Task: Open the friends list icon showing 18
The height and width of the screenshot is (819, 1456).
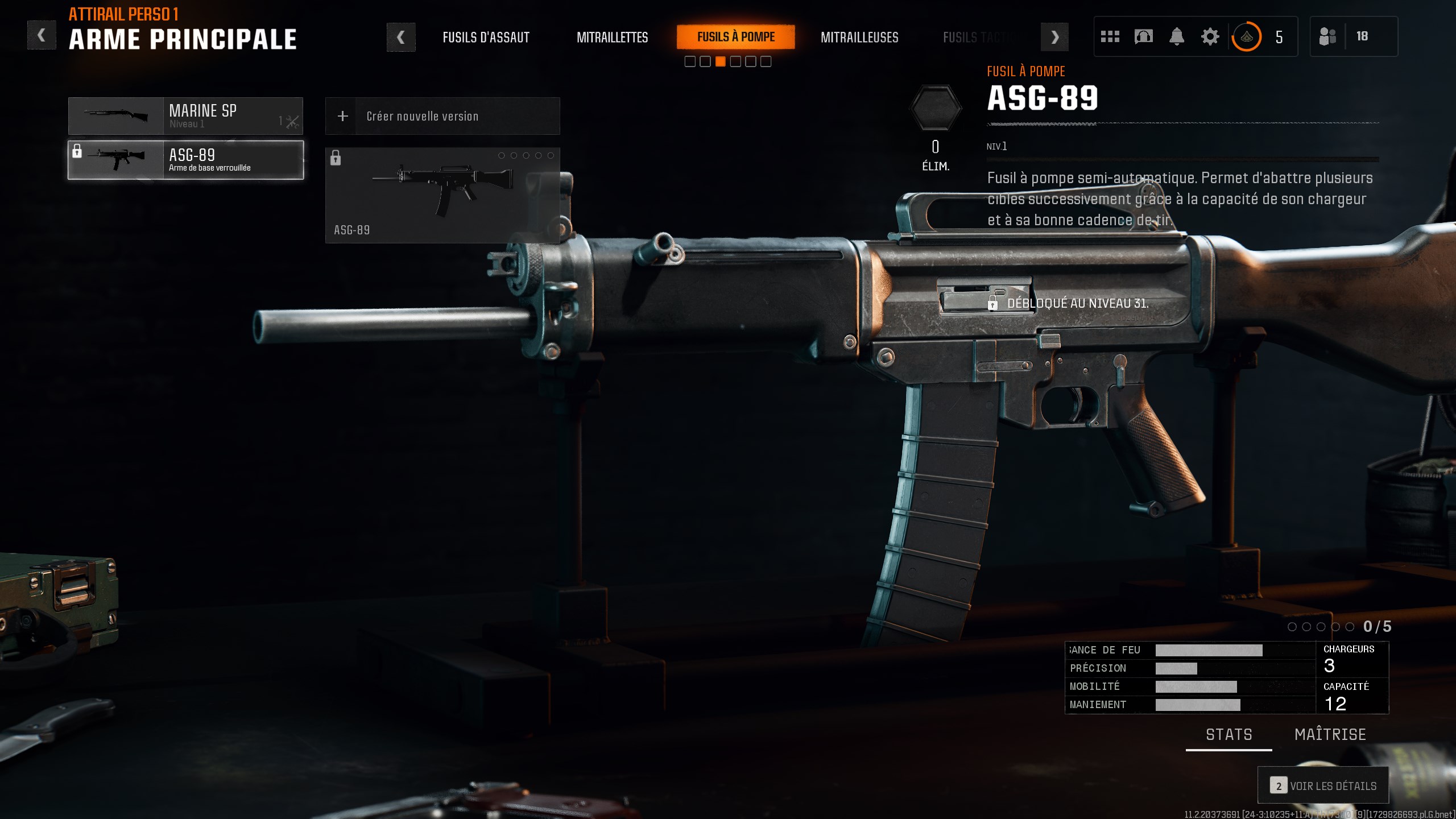Action: click(x=1330, y=36)
